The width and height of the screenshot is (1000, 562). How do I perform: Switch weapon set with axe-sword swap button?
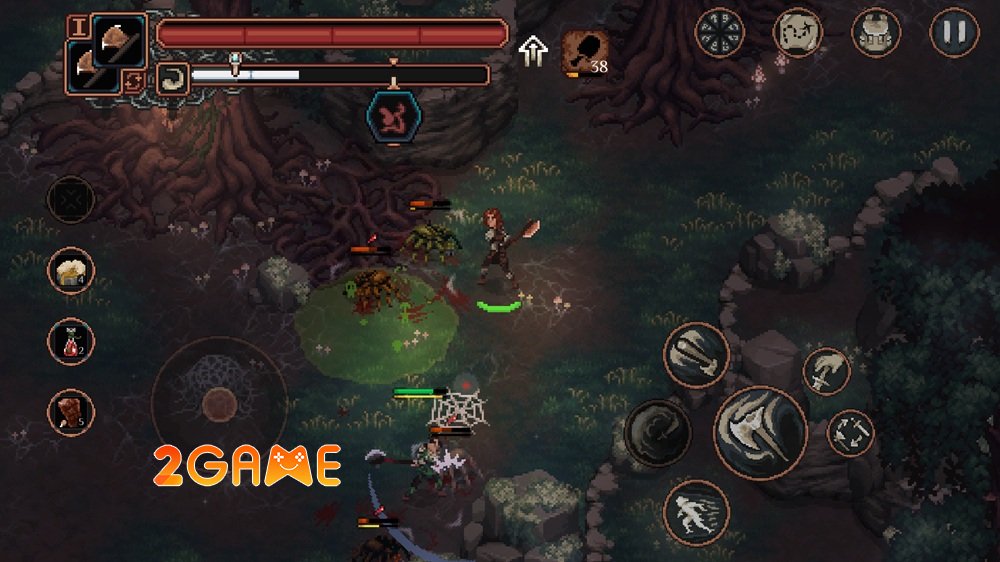tap(850, 433)
